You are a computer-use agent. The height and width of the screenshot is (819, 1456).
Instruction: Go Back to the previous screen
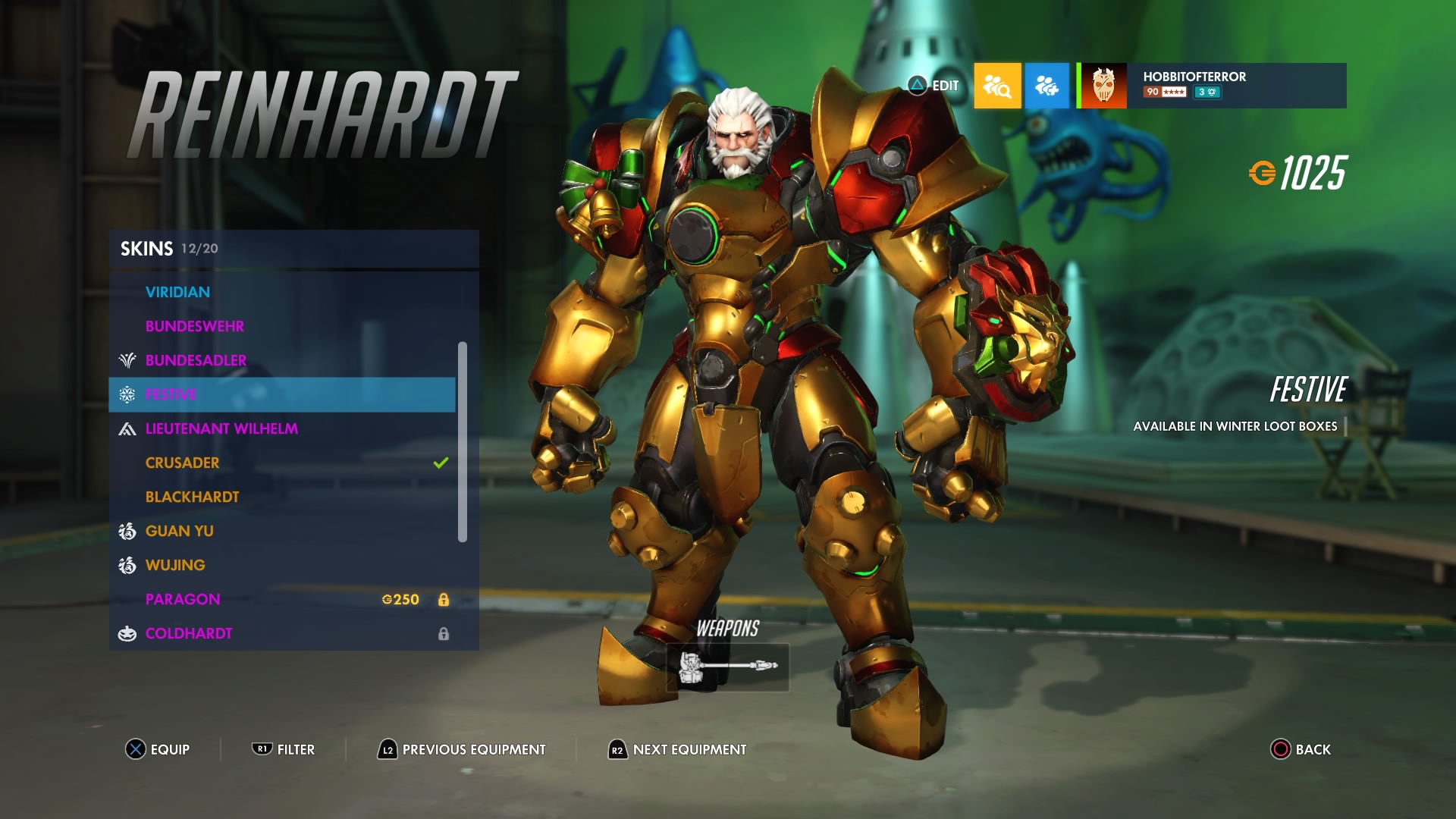tap(1301, 749)
